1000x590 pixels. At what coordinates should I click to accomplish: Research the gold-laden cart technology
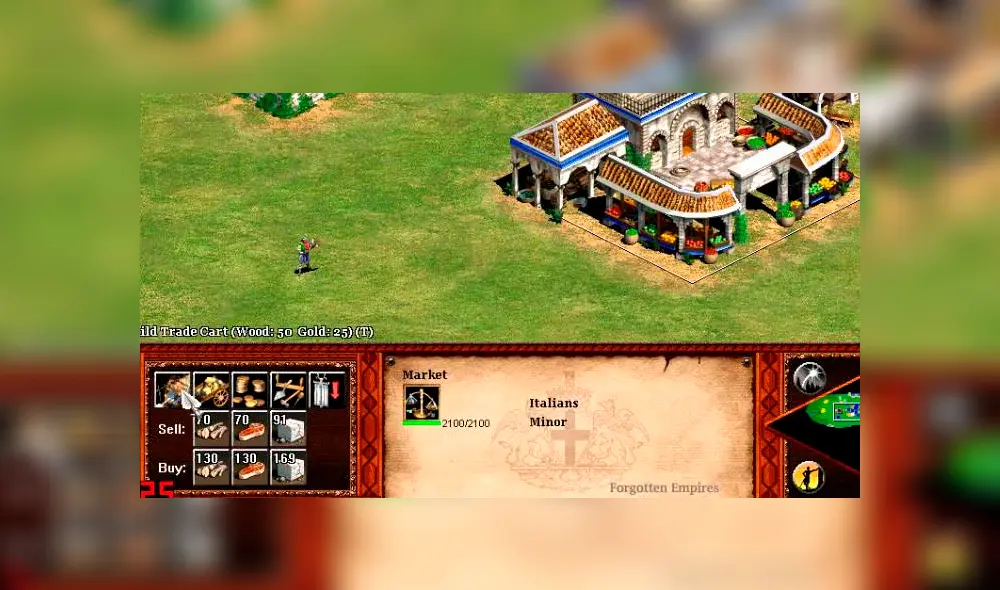click(x=211, y=390)
